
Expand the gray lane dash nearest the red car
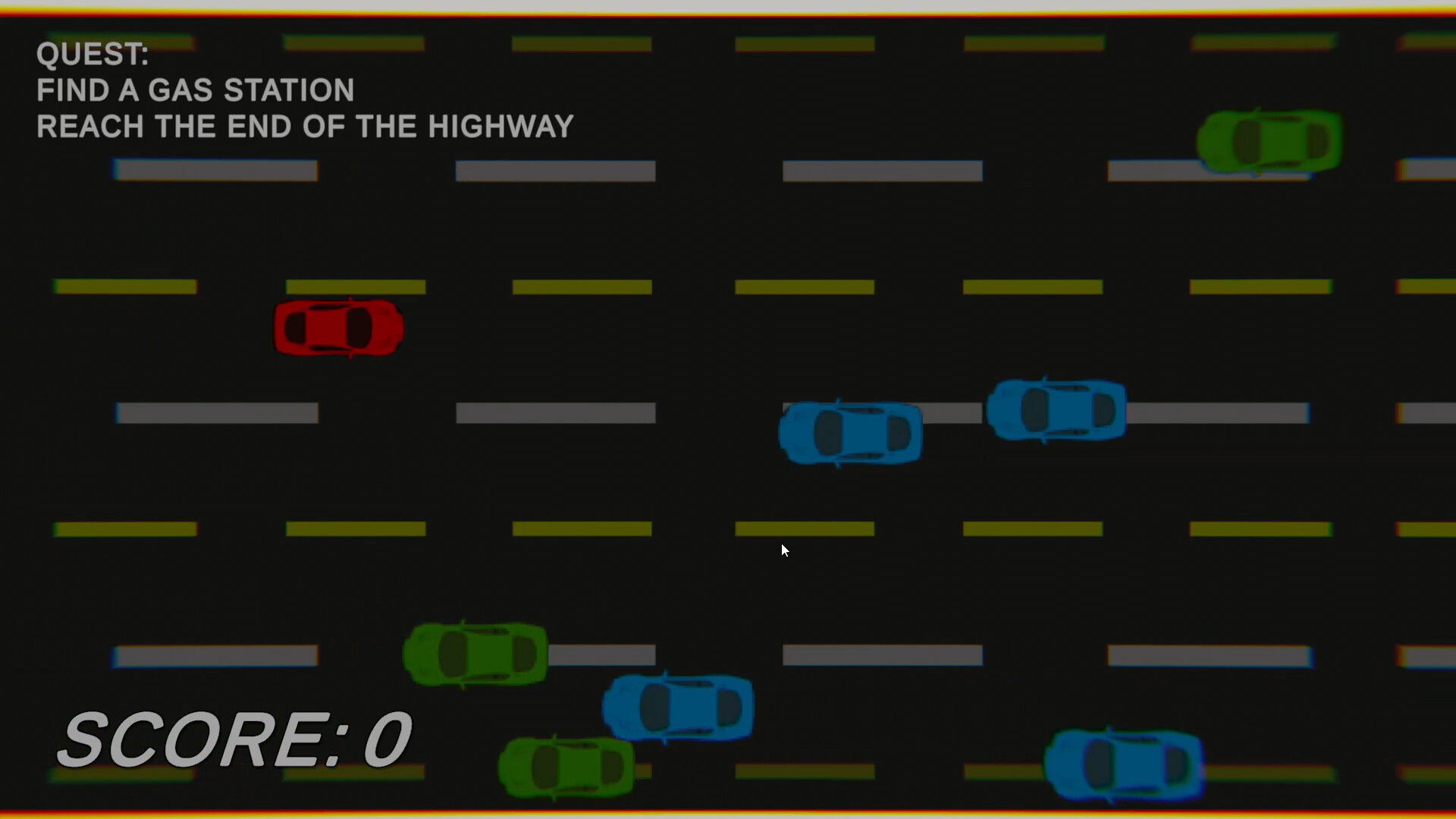(216, 413)
